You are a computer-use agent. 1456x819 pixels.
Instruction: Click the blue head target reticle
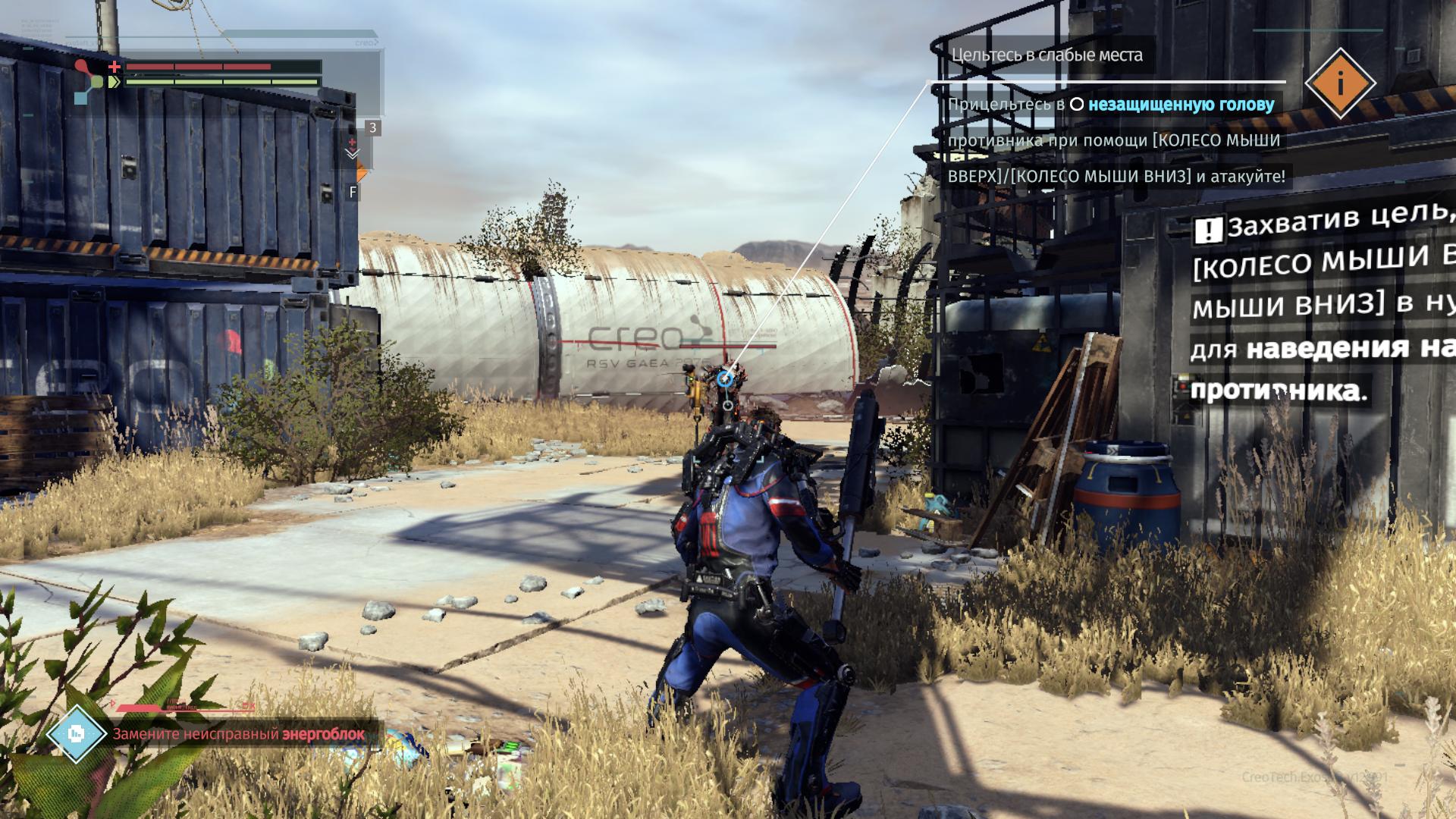[726, 378]
